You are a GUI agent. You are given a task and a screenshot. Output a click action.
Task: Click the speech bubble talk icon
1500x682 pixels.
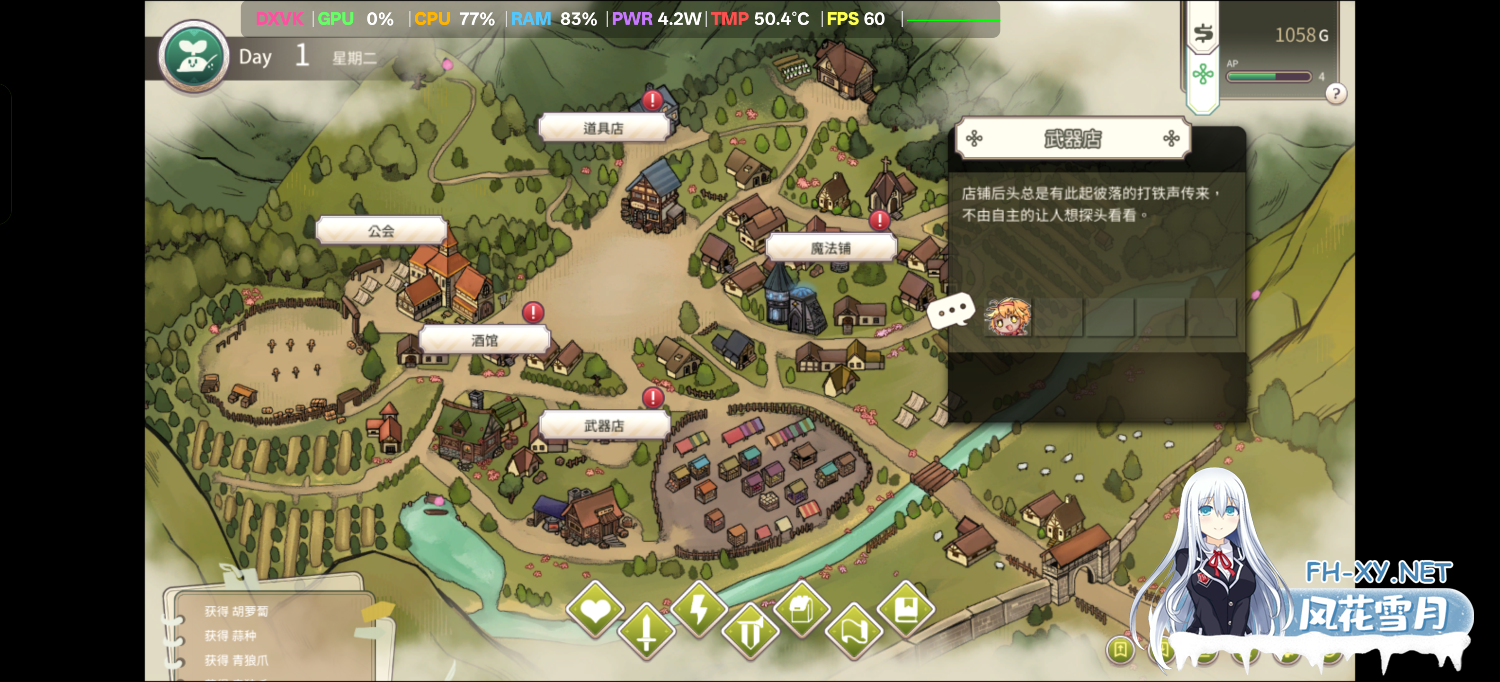click(951, 311)
